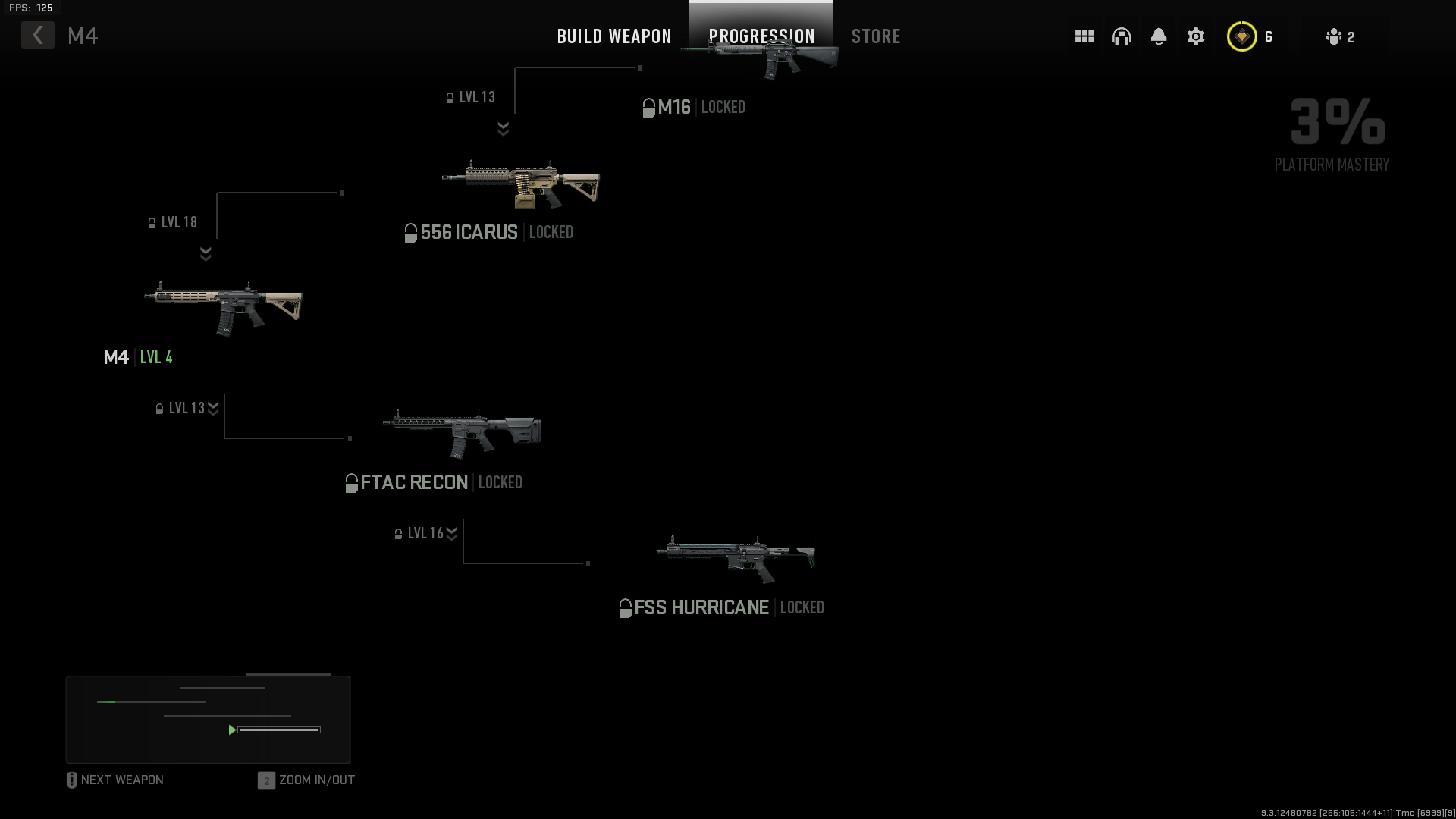Click the back arrow beside M4
The width and height of the screenshot is (1456, 819).
click(37, 35)
